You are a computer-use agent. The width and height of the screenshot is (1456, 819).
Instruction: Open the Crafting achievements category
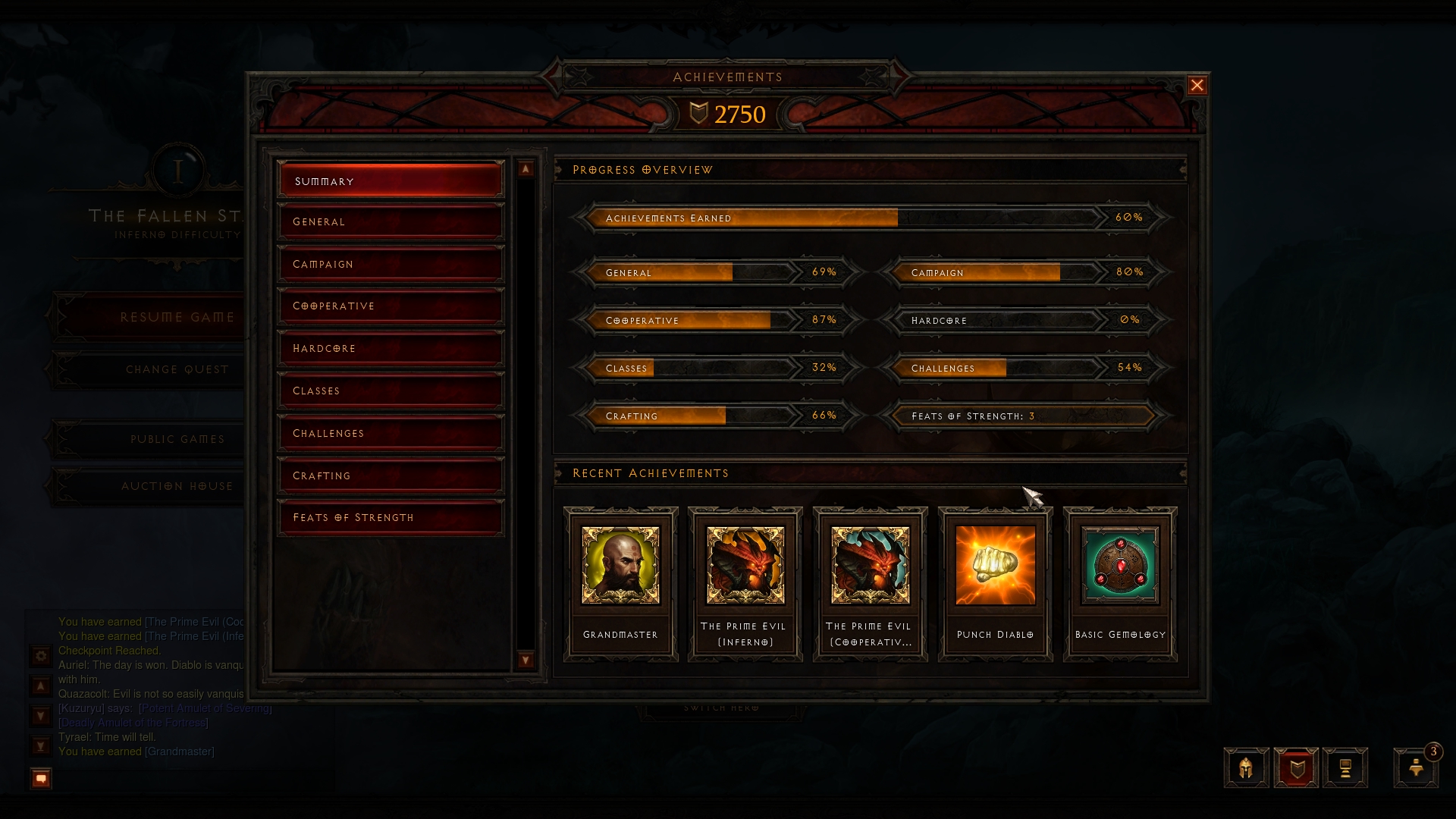[391, 475]
